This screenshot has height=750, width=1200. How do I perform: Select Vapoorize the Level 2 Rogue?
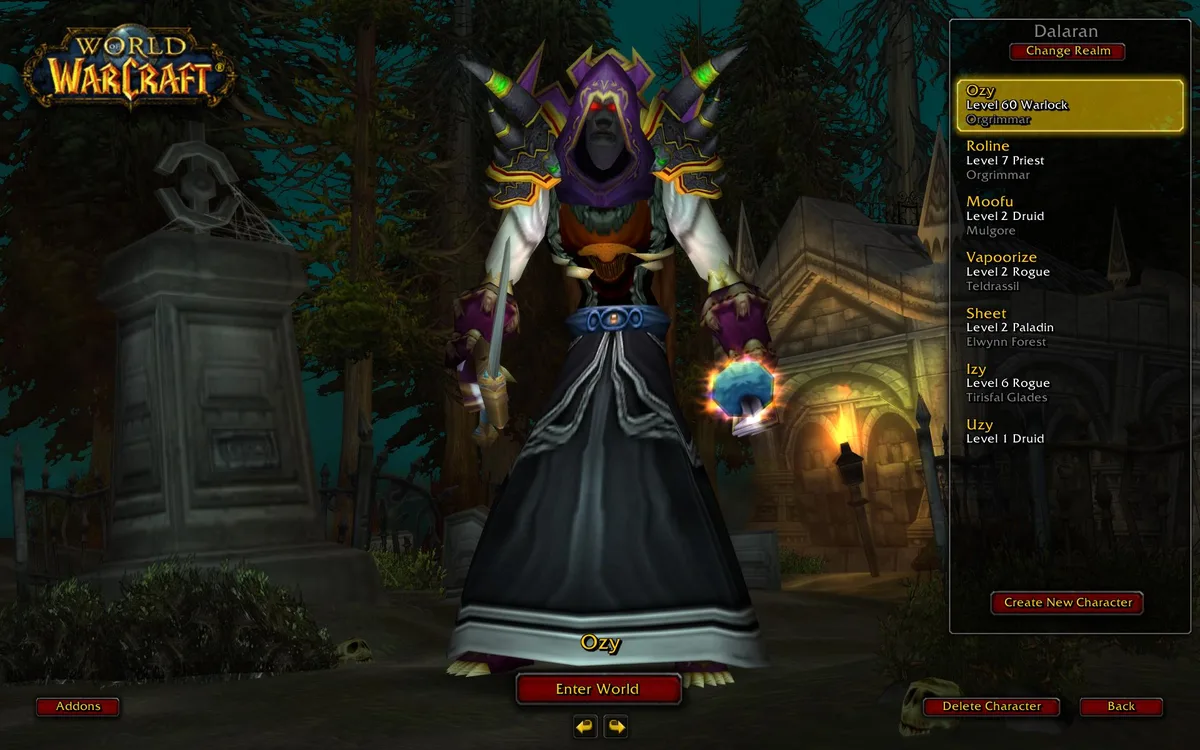pos(1069,272)
